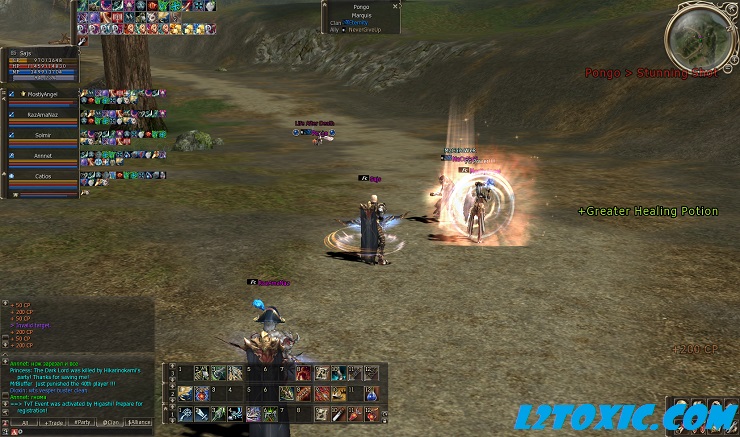Show the @Clan chat tab
Viewport: 740px width, 437px height.
click(x=112, y=423)
